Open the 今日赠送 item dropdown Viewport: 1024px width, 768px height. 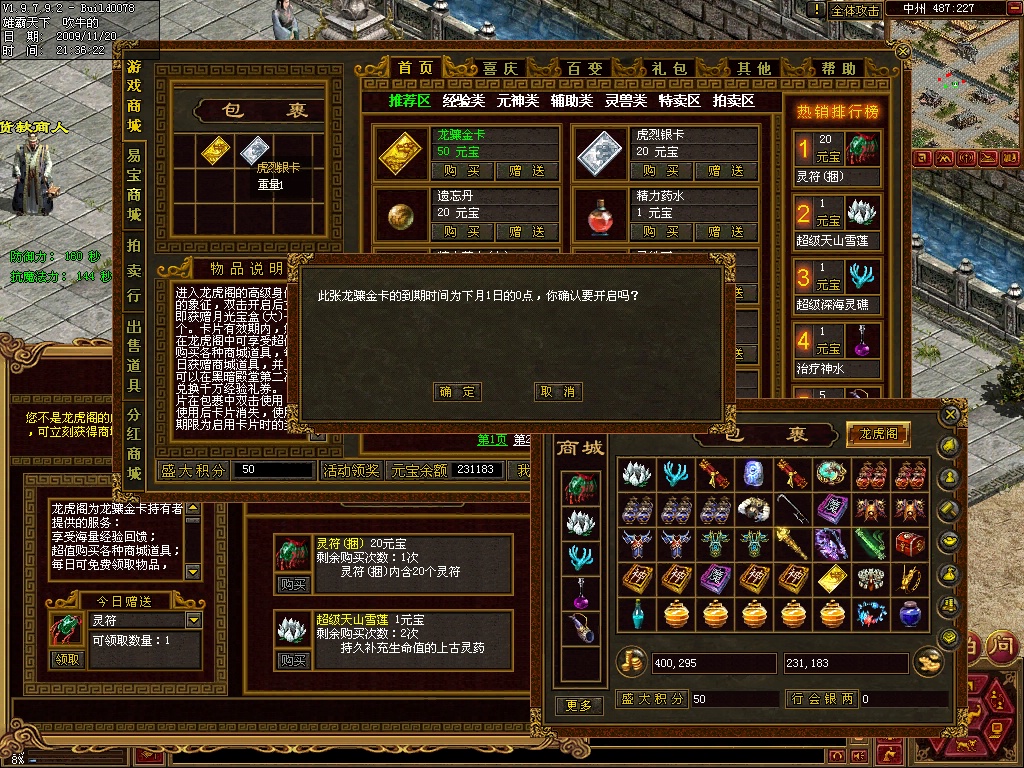click(x=192, y=621)
